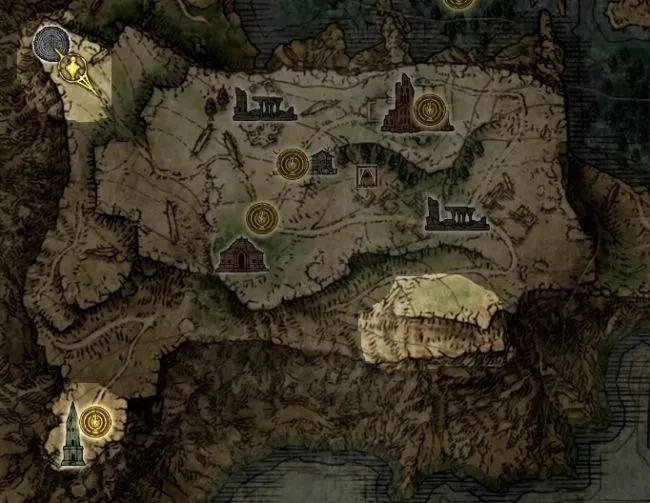Pick the site of grace beside the green spire

96,419
